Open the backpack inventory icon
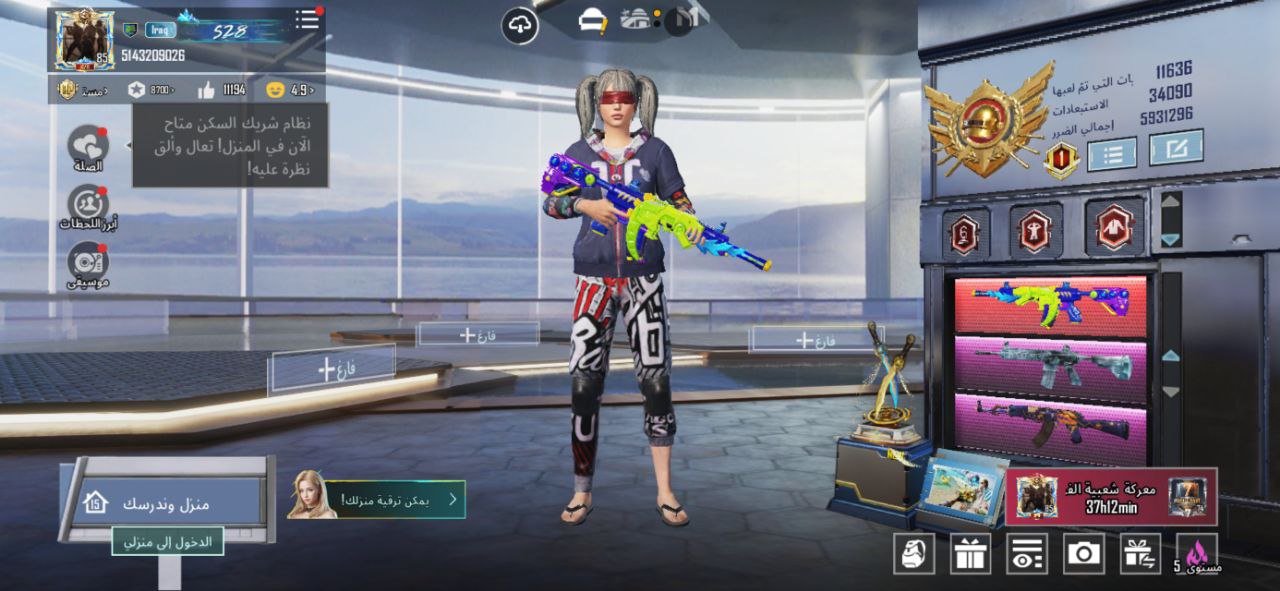 tap(913, 553)
